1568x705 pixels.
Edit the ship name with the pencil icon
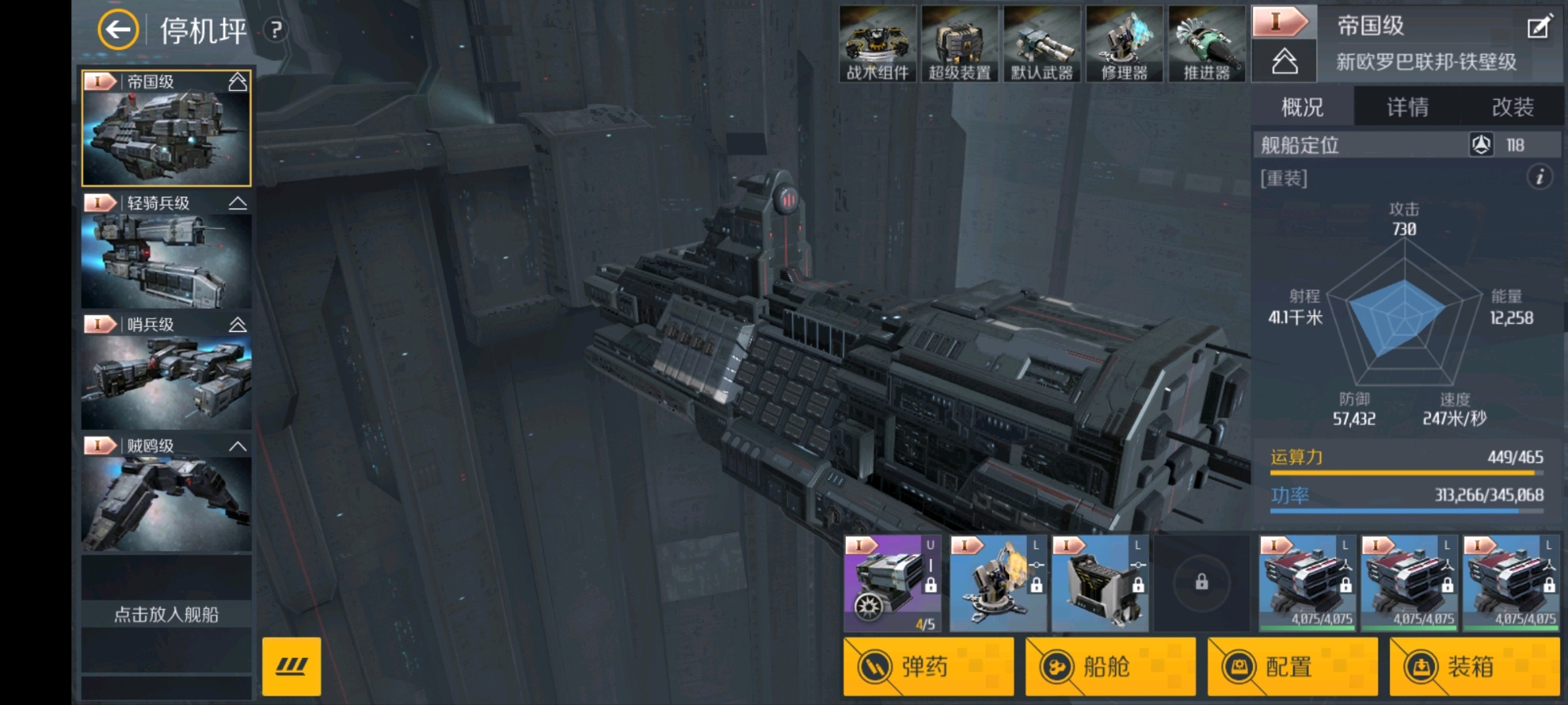(x=1538, y=27)
